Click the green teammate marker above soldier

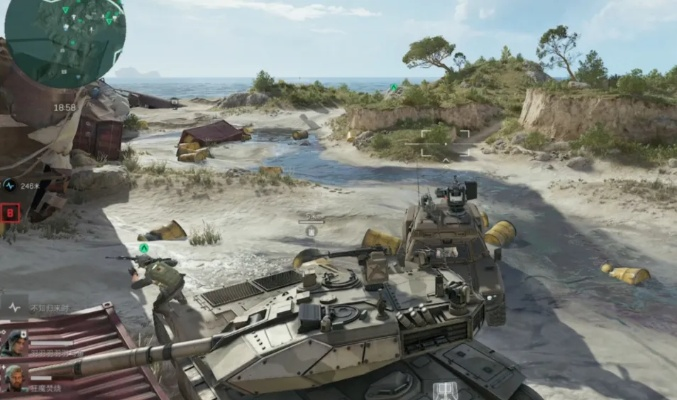pyautogui.click(x=144, y=248)
